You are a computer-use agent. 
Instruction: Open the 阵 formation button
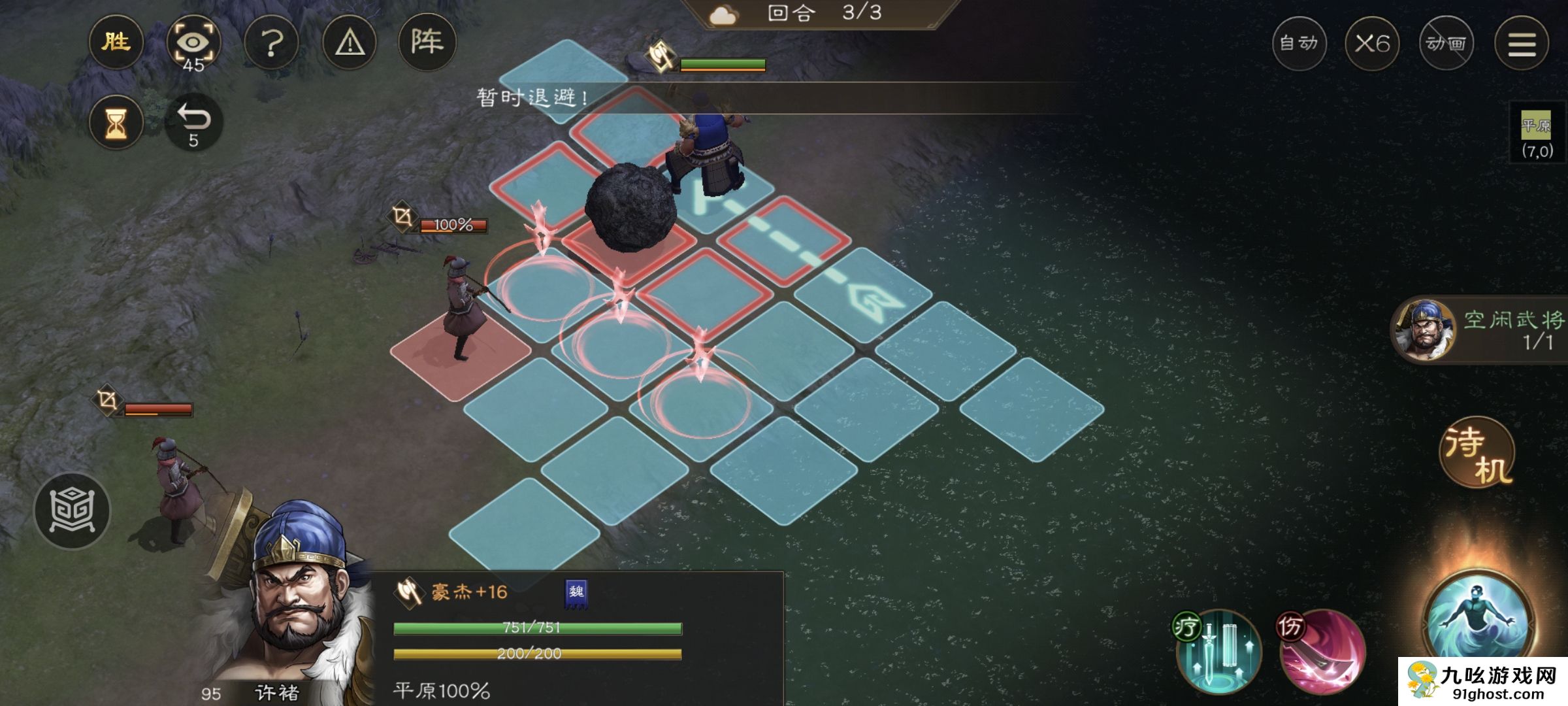pos(427,42)
